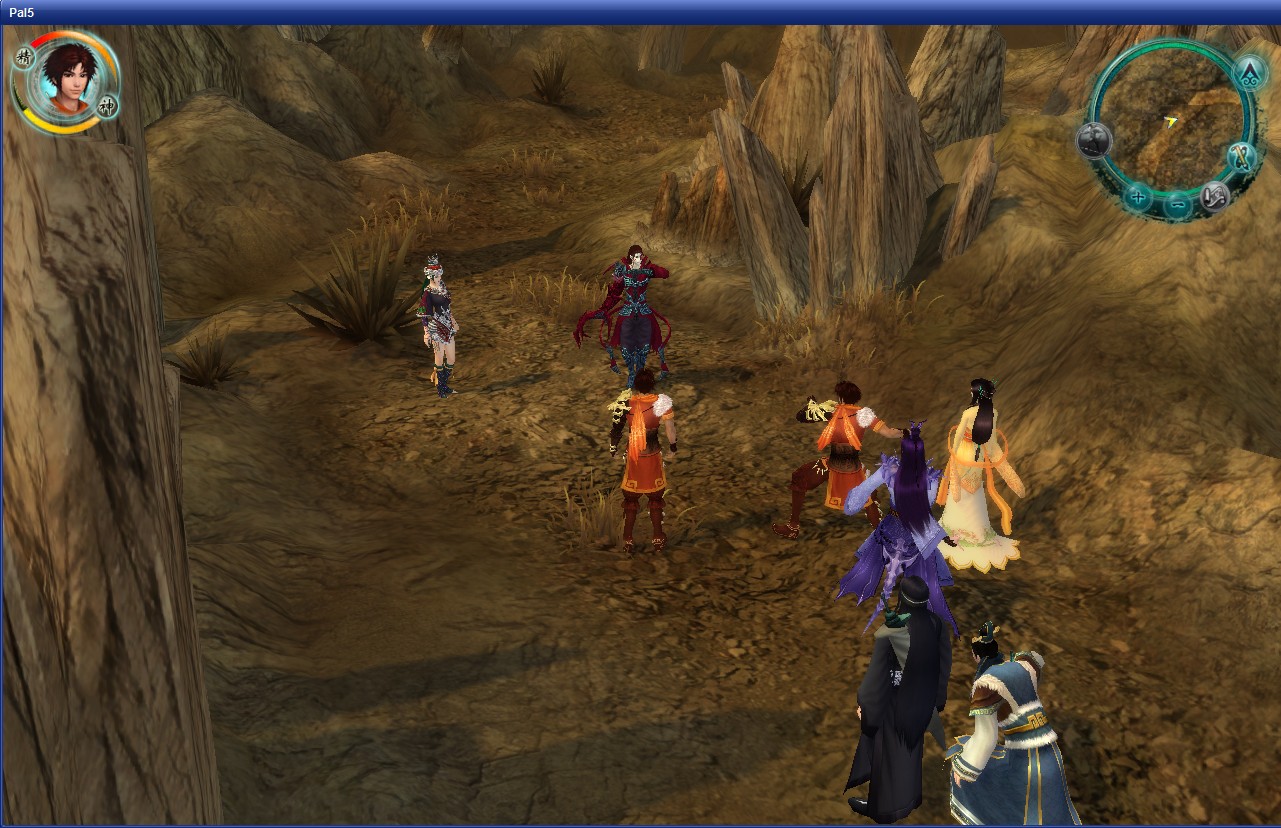Click the arrowhead emblem button atop minimap
This screenshot has height=828, width=1281.
click(1248, 73)
